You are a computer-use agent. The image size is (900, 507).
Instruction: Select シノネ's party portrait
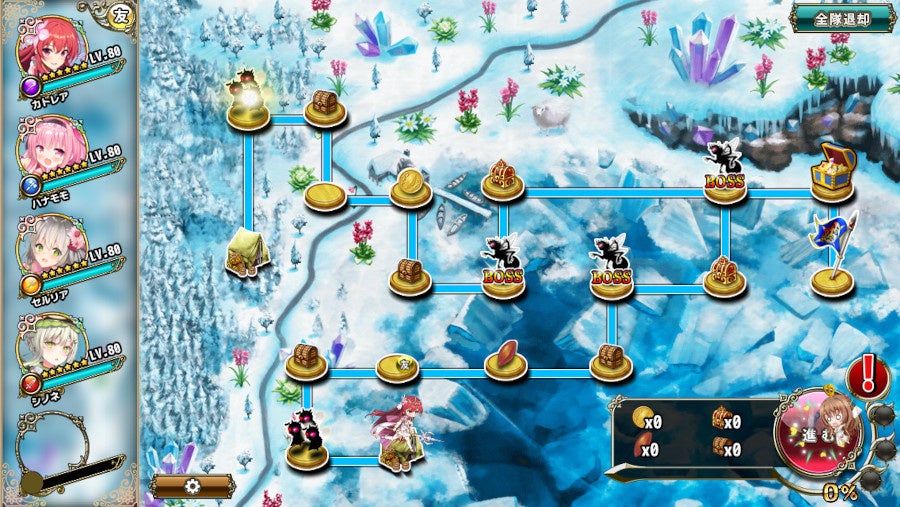(x=52, y=347)
